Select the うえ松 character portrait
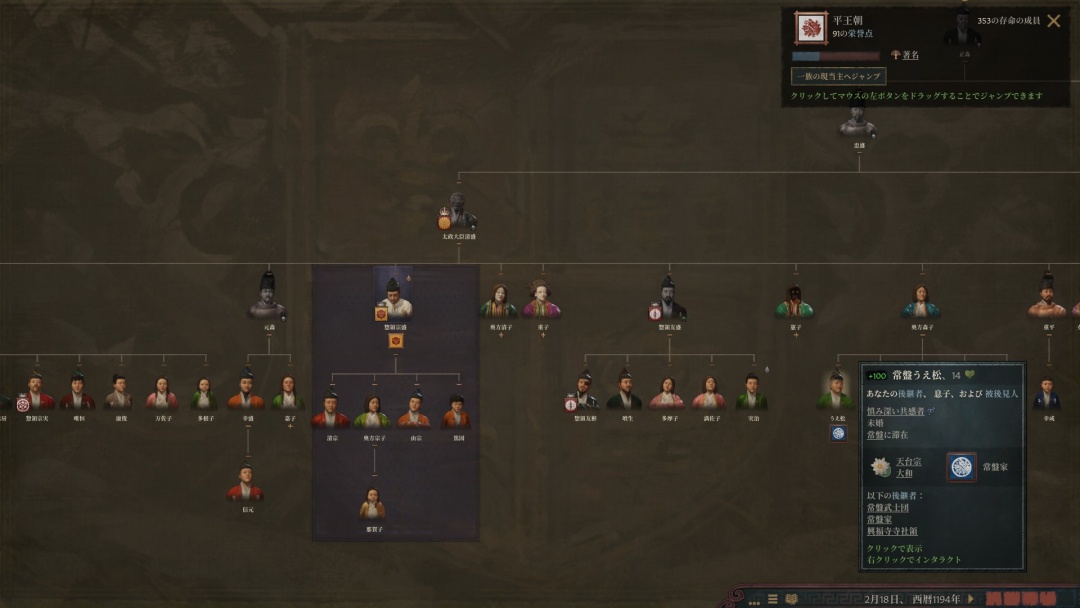This screenshot has width=1080, height=608. [x=835, y=393]
